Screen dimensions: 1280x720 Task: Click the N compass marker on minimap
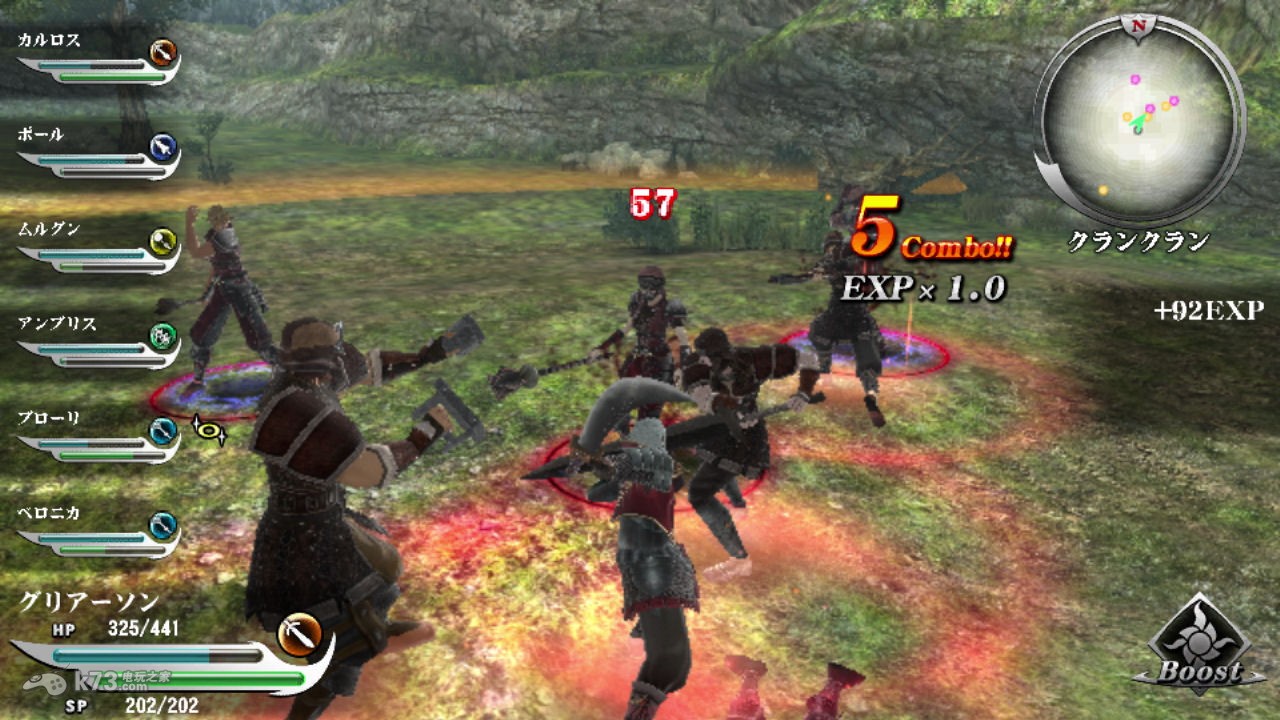(x=1138, y=24)
